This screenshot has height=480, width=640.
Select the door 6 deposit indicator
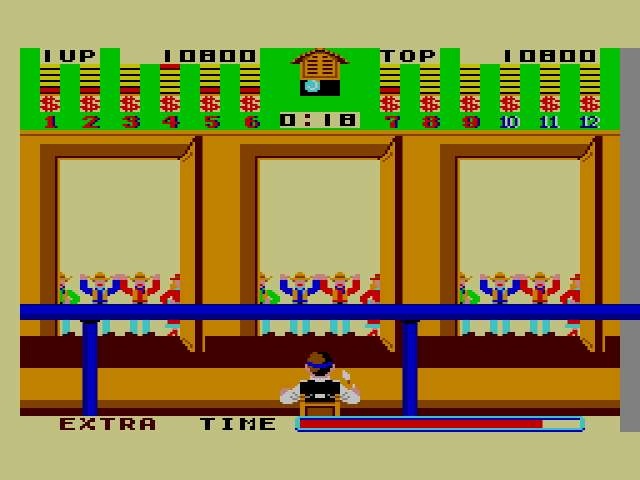[250, 102]
